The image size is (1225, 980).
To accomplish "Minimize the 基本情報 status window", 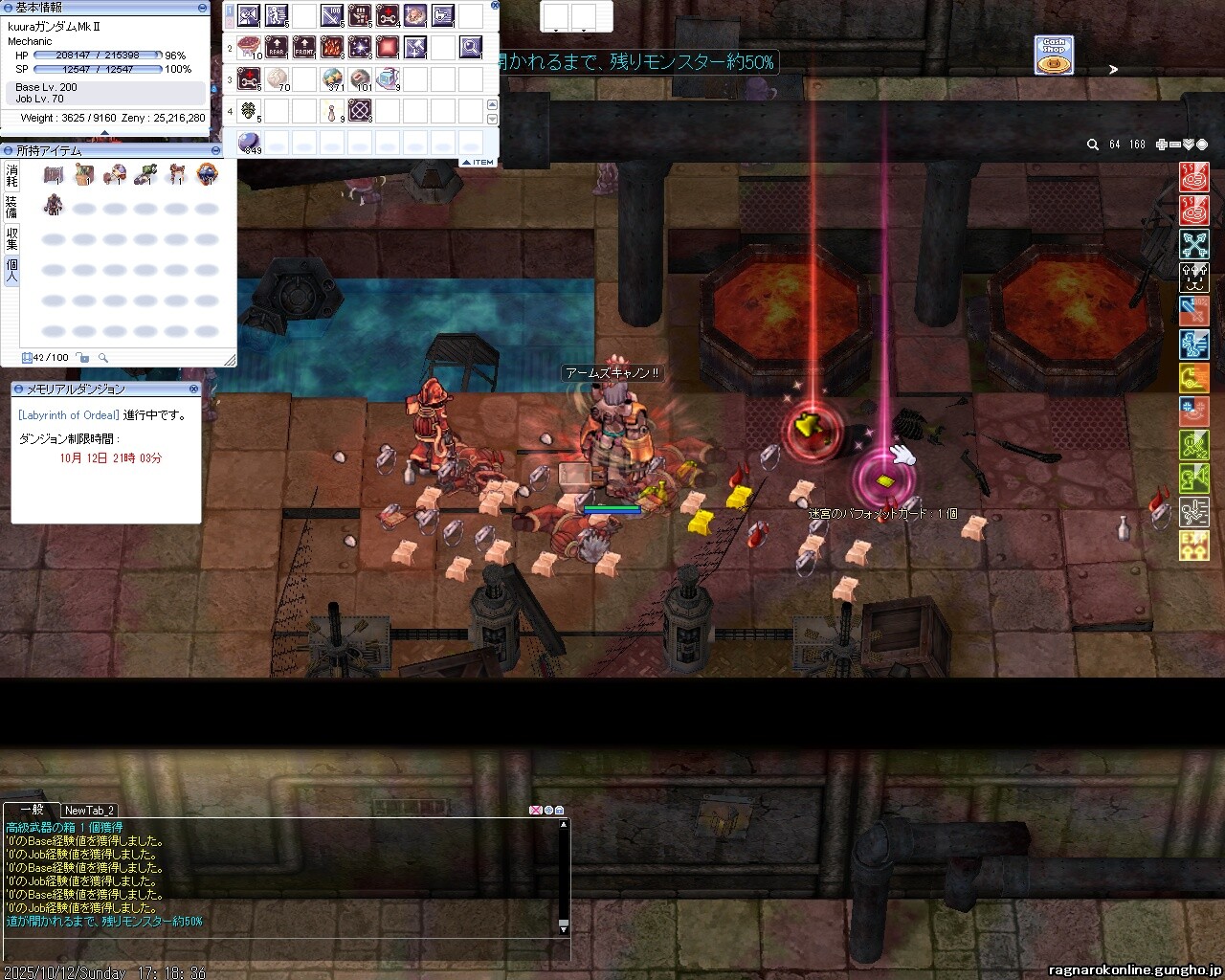I will pyautogui.click(x=202, y=7).
